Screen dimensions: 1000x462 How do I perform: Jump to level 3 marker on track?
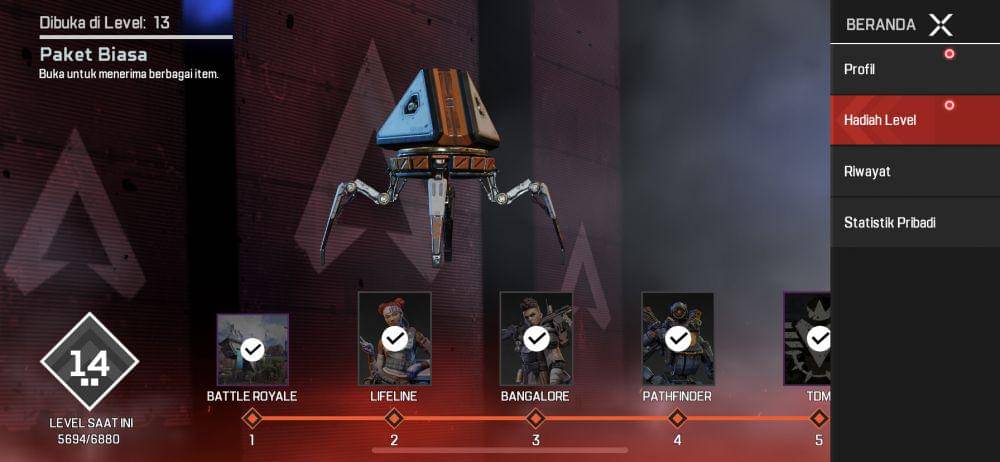[536, 418]
